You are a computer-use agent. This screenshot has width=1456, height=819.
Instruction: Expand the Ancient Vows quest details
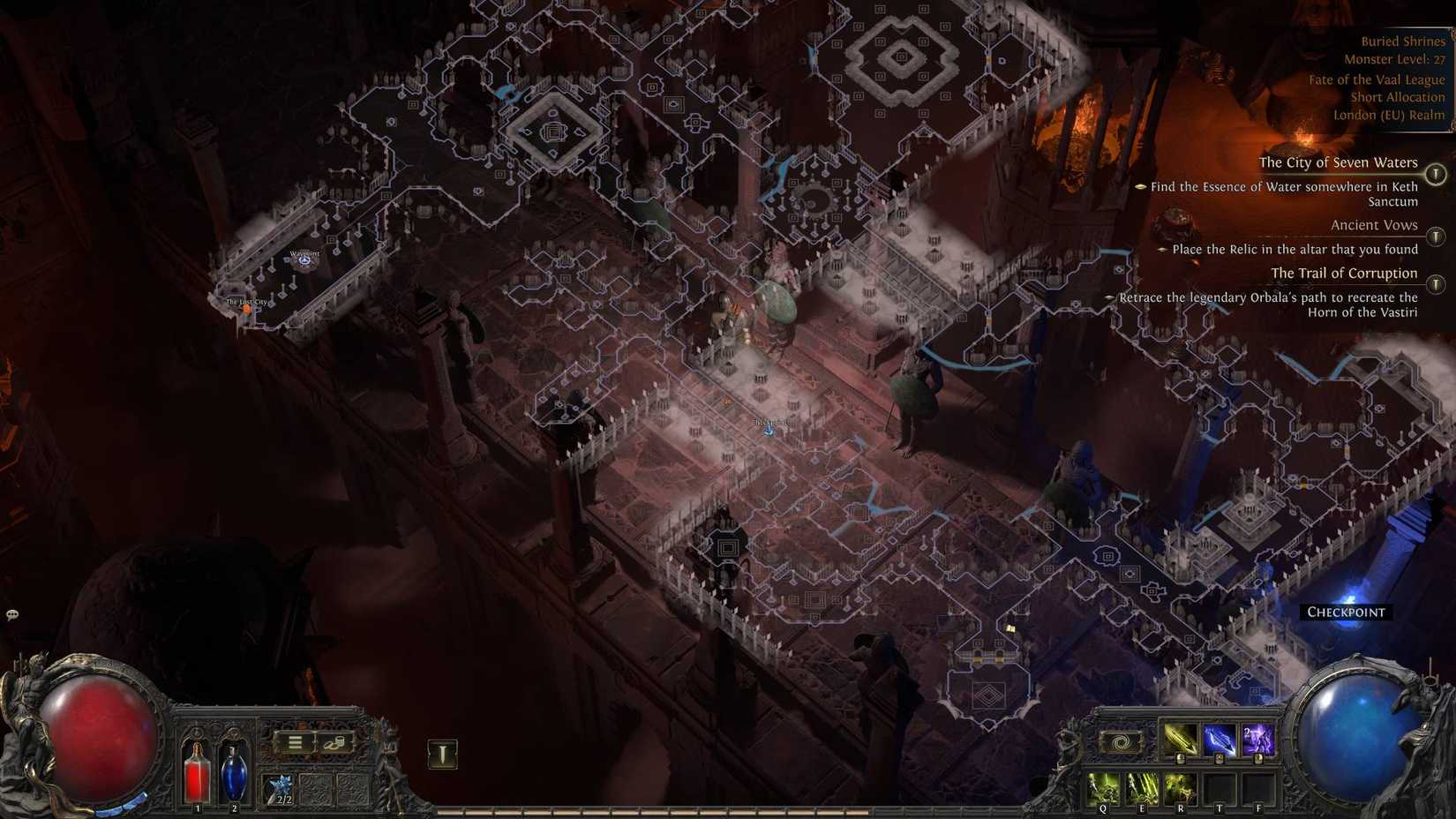[x=1373, y=225]
